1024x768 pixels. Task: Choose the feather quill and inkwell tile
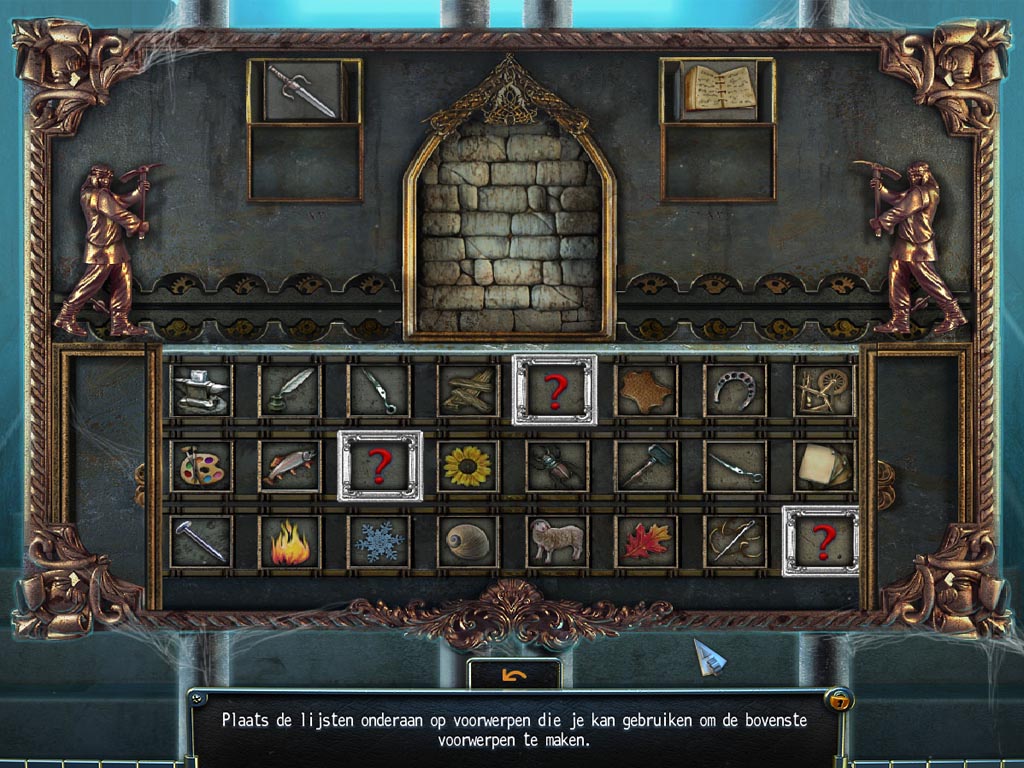pos(289,390)
